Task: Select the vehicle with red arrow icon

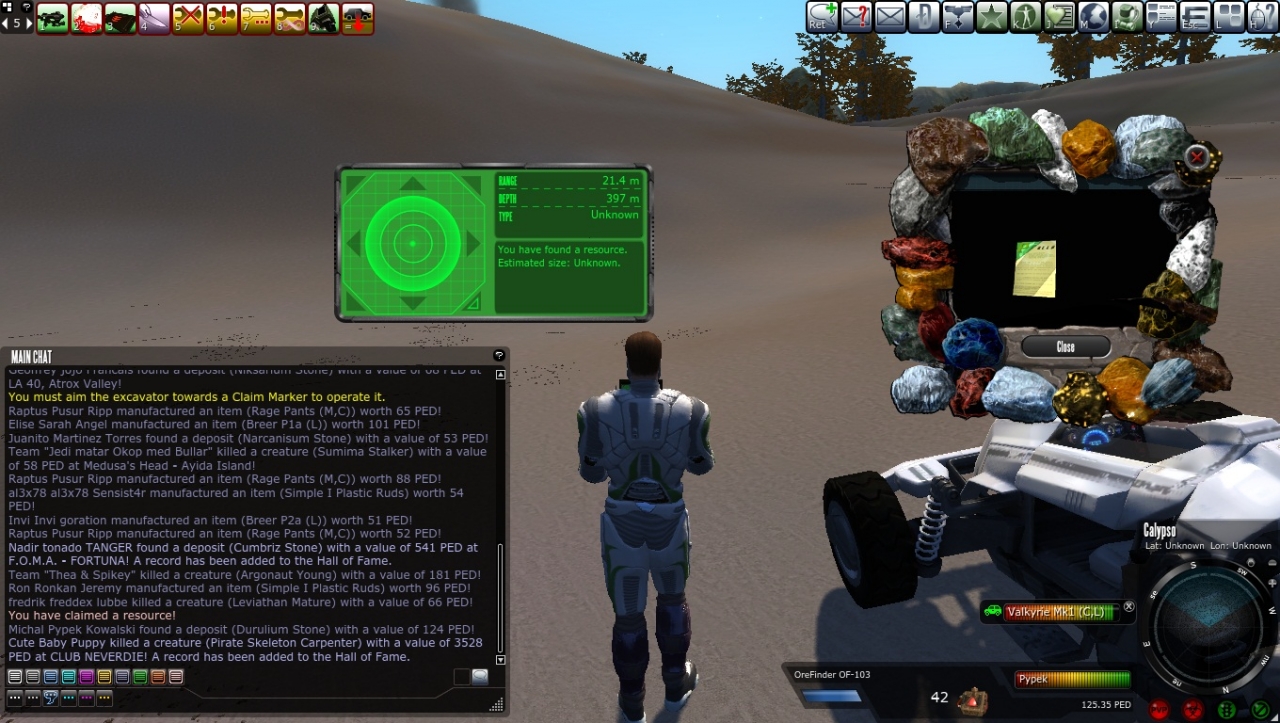Action: (357, 18)
